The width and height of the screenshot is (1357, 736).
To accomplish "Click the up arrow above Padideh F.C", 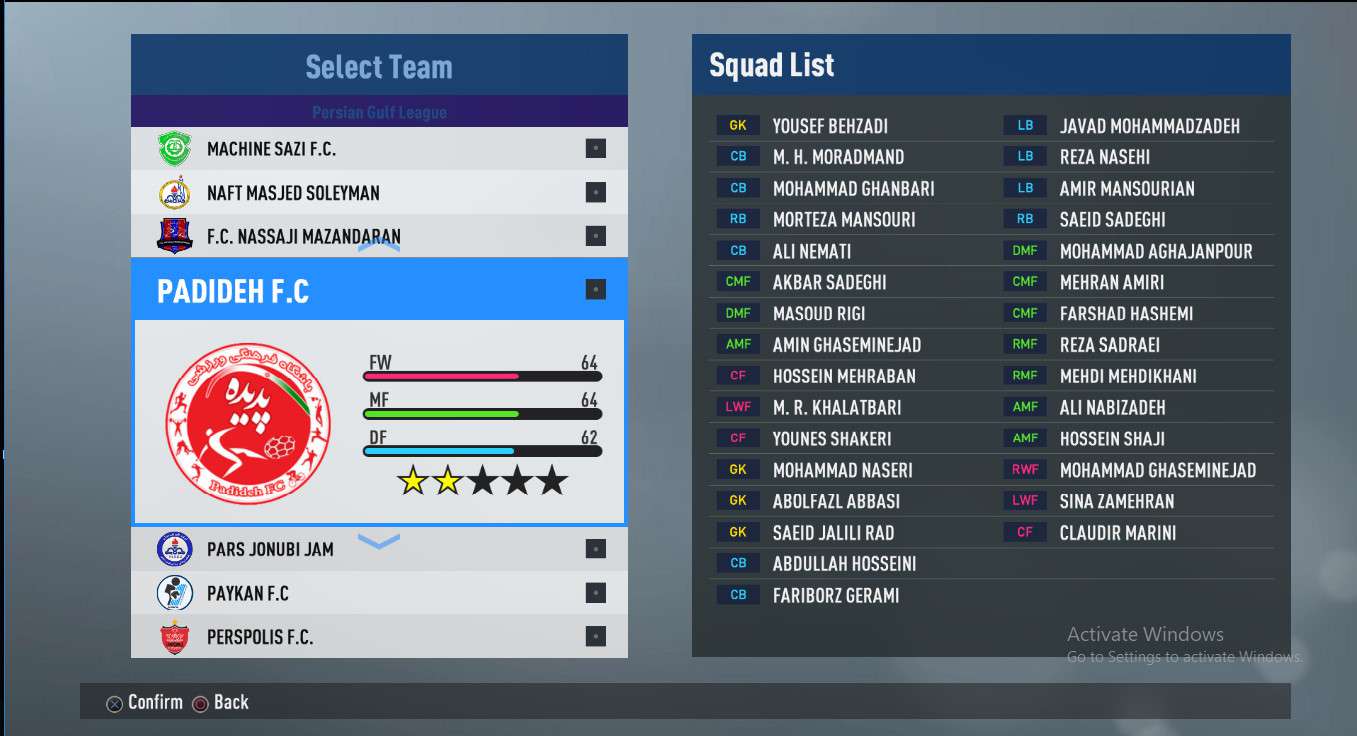I will [379, 244].
